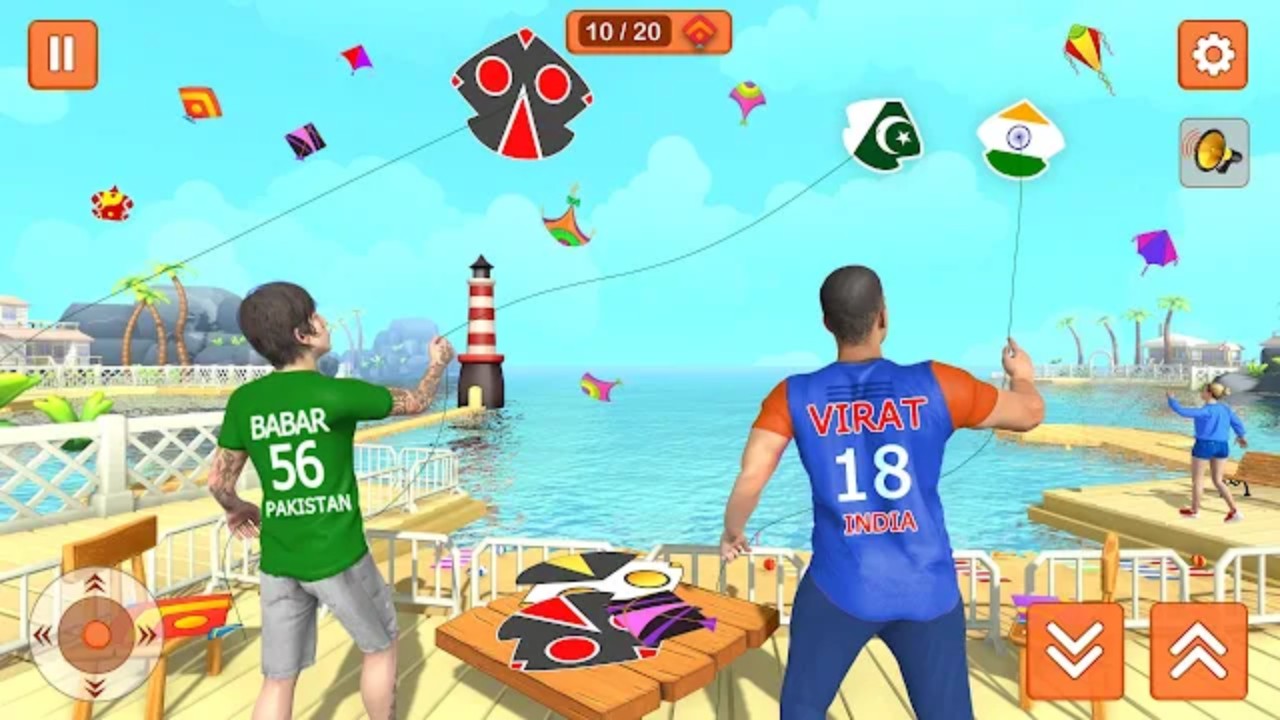This screenshot has height=720, width=1280.
Task: Toggle the sound speaker button
Action: coord(1214,153)
